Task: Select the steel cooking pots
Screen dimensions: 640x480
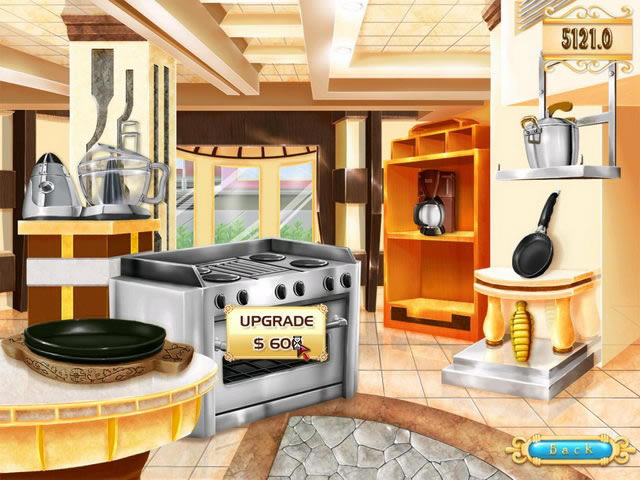Action: click(x=549, y=141)
